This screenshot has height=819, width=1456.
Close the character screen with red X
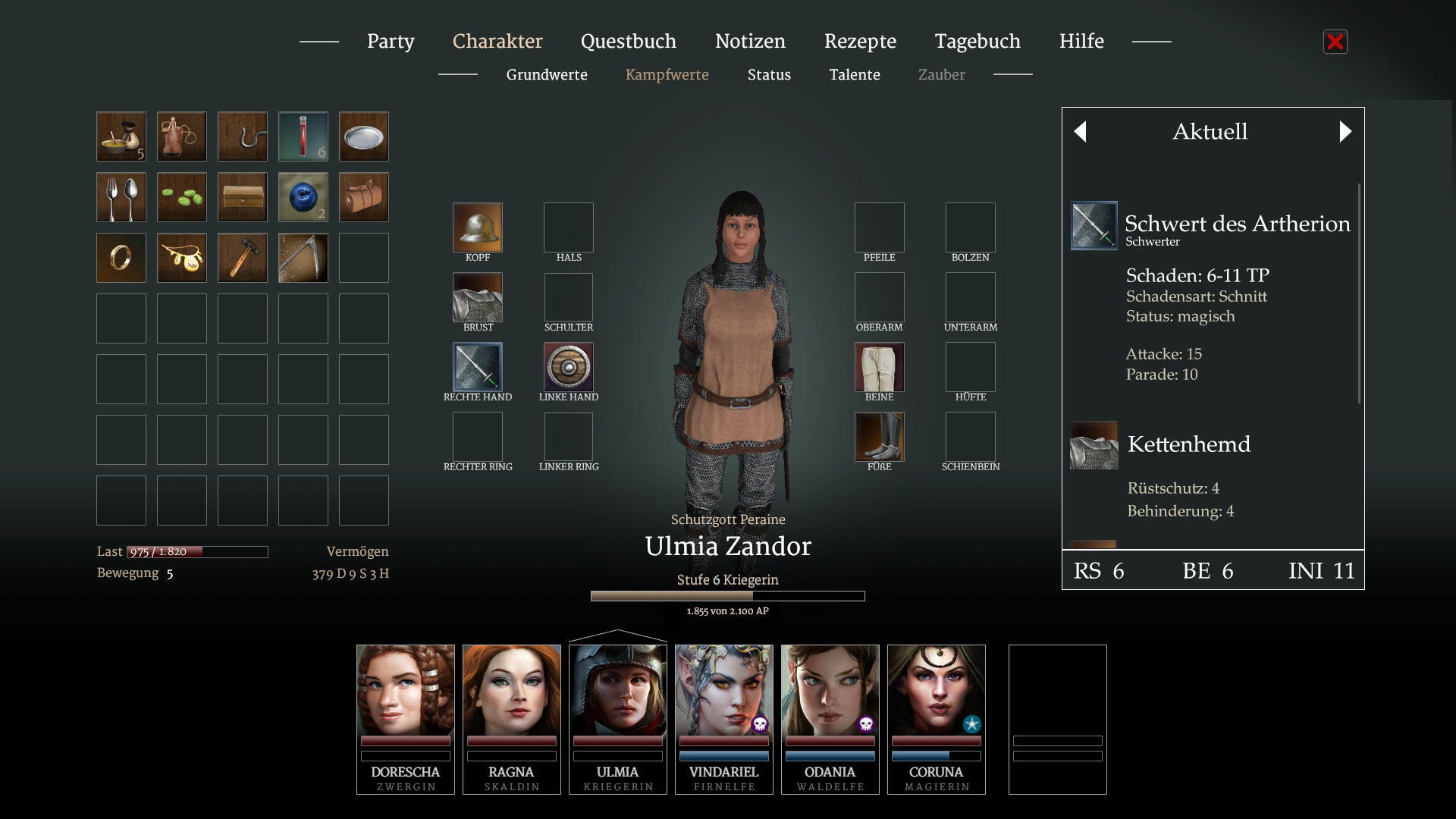1335,42
